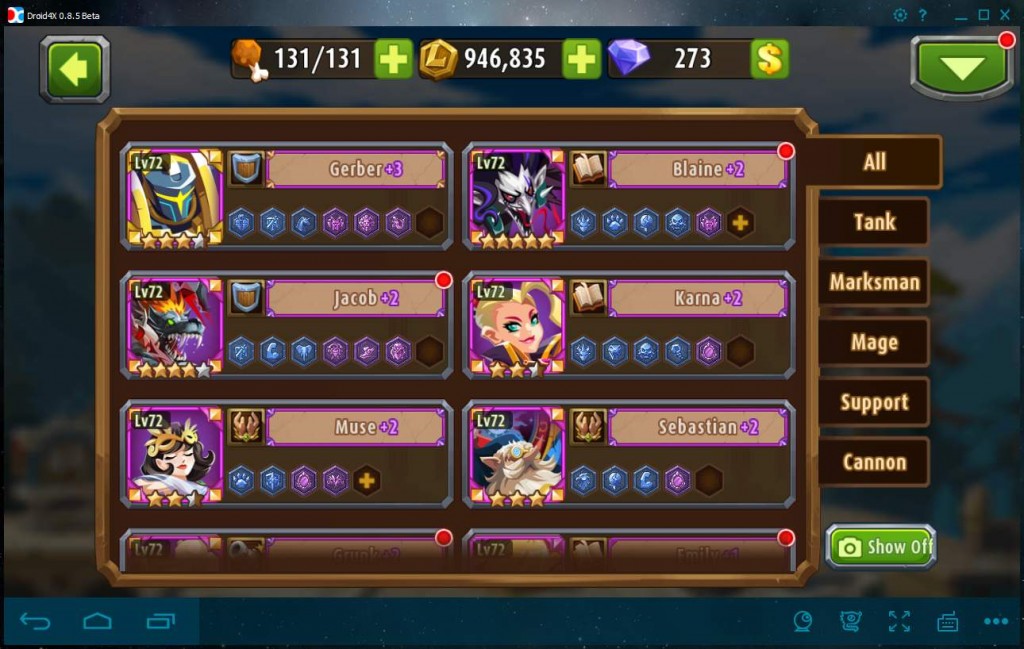The height and width of the screenshot is (649, 1024).
Task: Switch to the Cannon tab
Action: [873, 462]
